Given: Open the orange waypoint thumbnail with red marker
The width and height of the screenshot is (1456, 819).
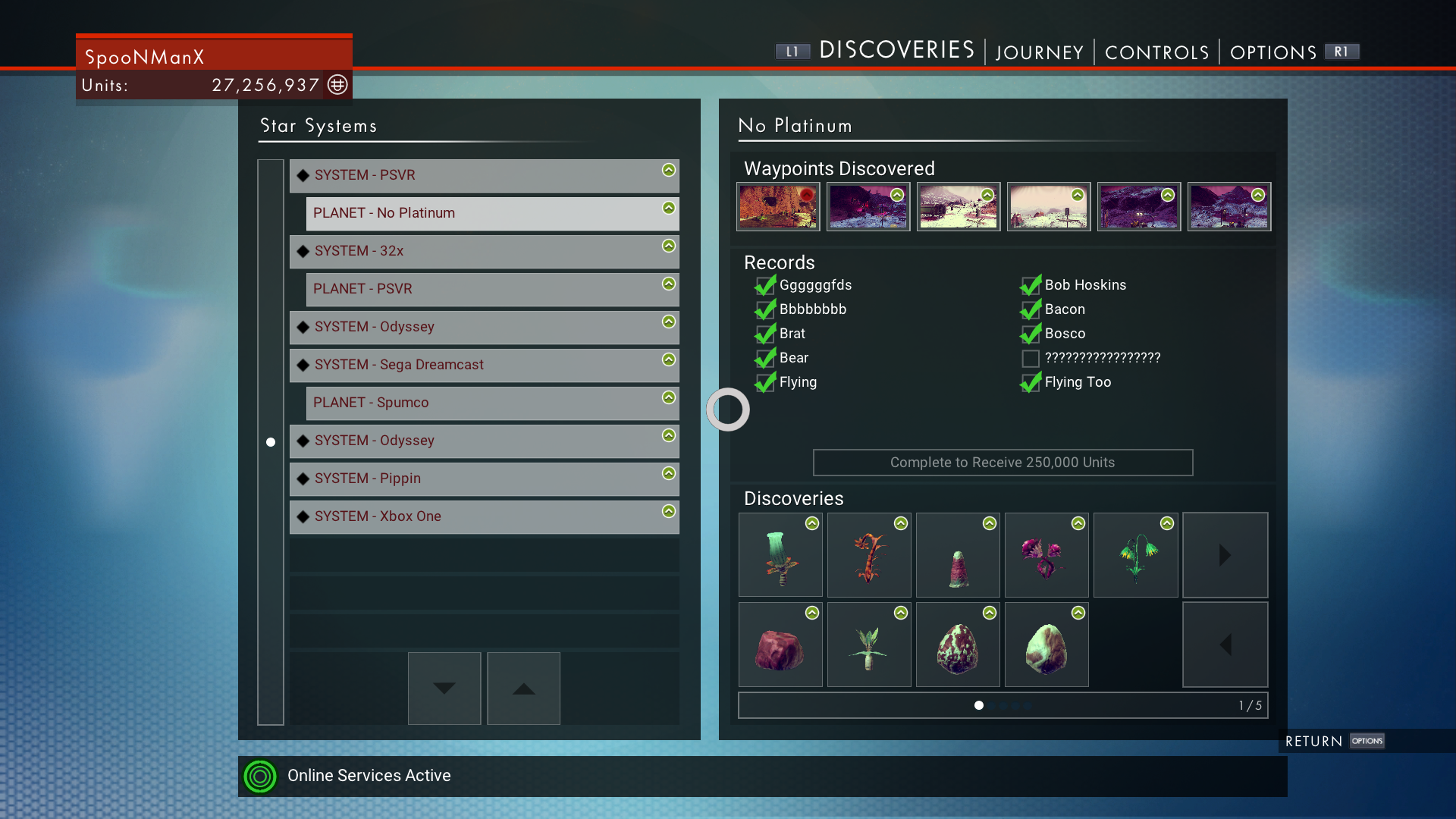Looking at the screenshot, I should 778,206.
